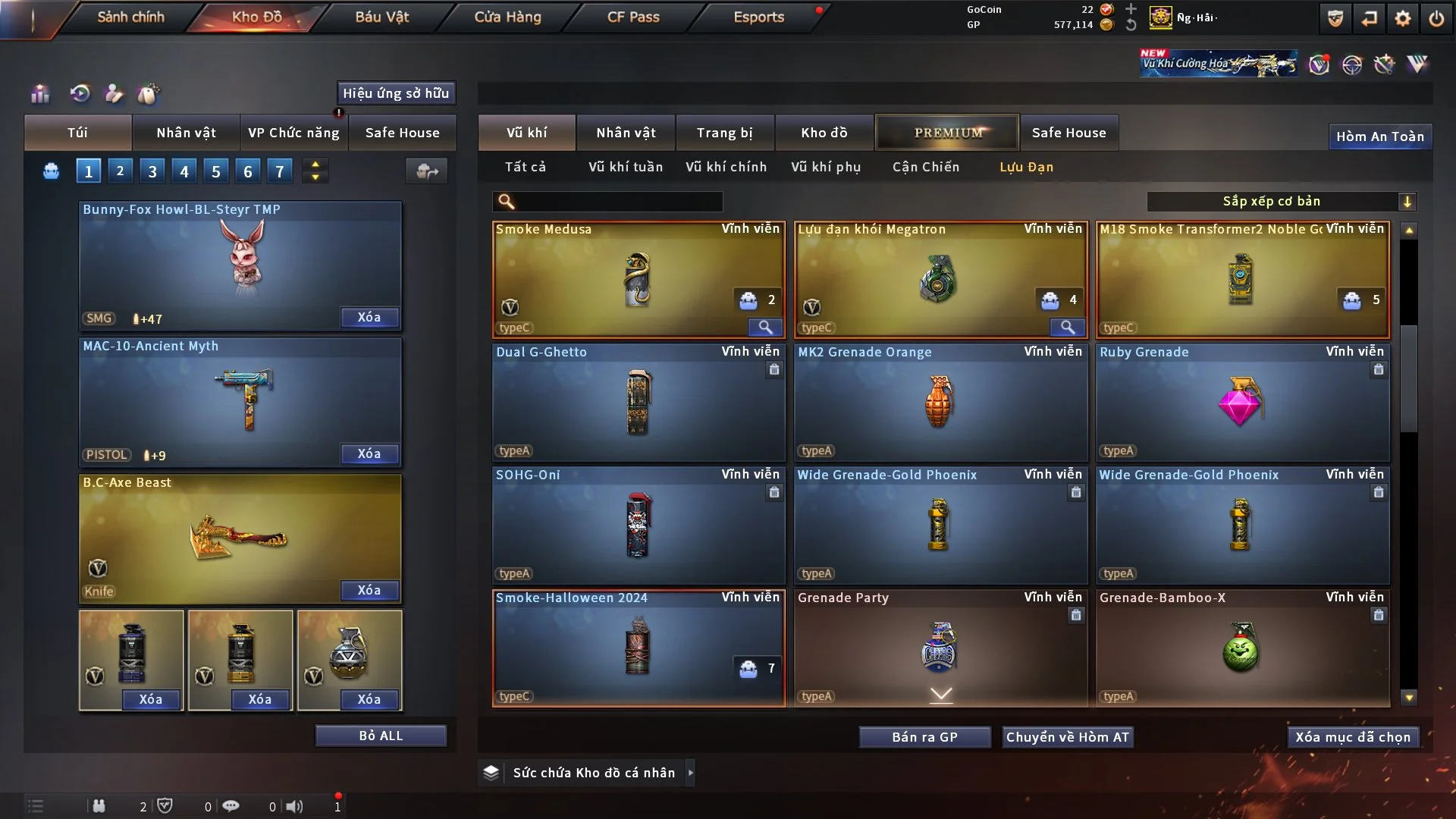1456x819 pixels.
Task: Click Xóa mục đã chọn button
Action: point(1353,737)
